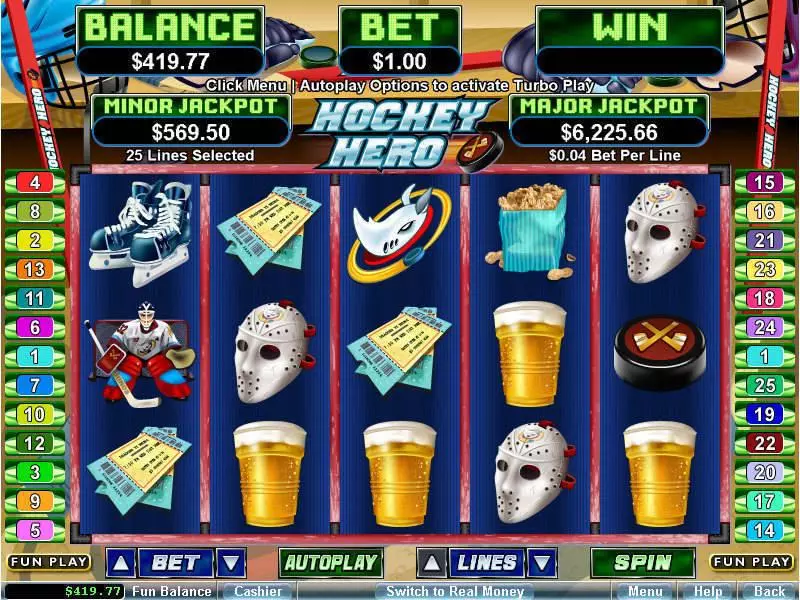Select payline 14 marker

click(765, 530)
